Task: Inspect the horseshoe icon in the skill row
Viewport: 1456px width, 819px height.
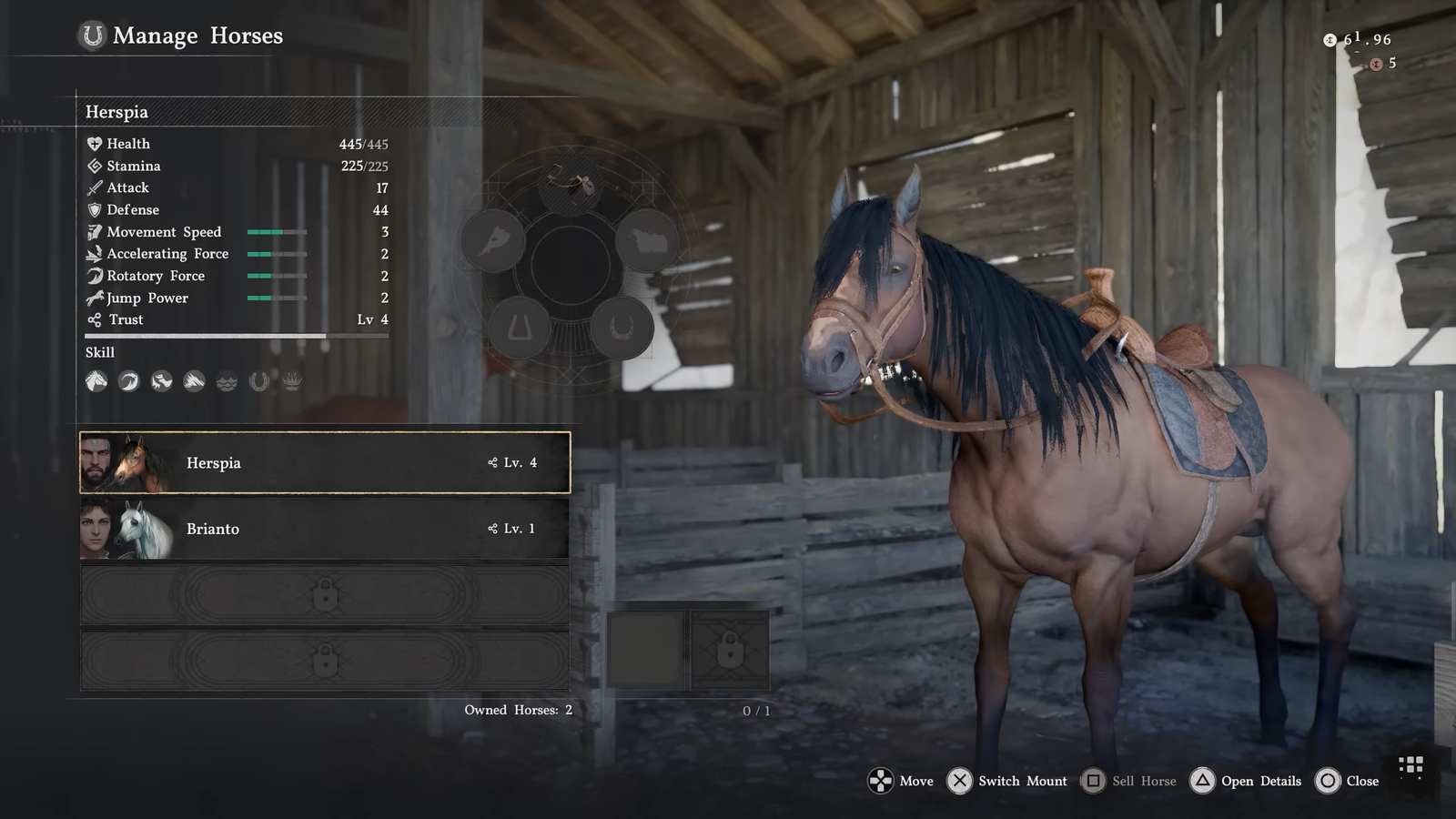Action: pyautogui.click(x=259, y=381)
